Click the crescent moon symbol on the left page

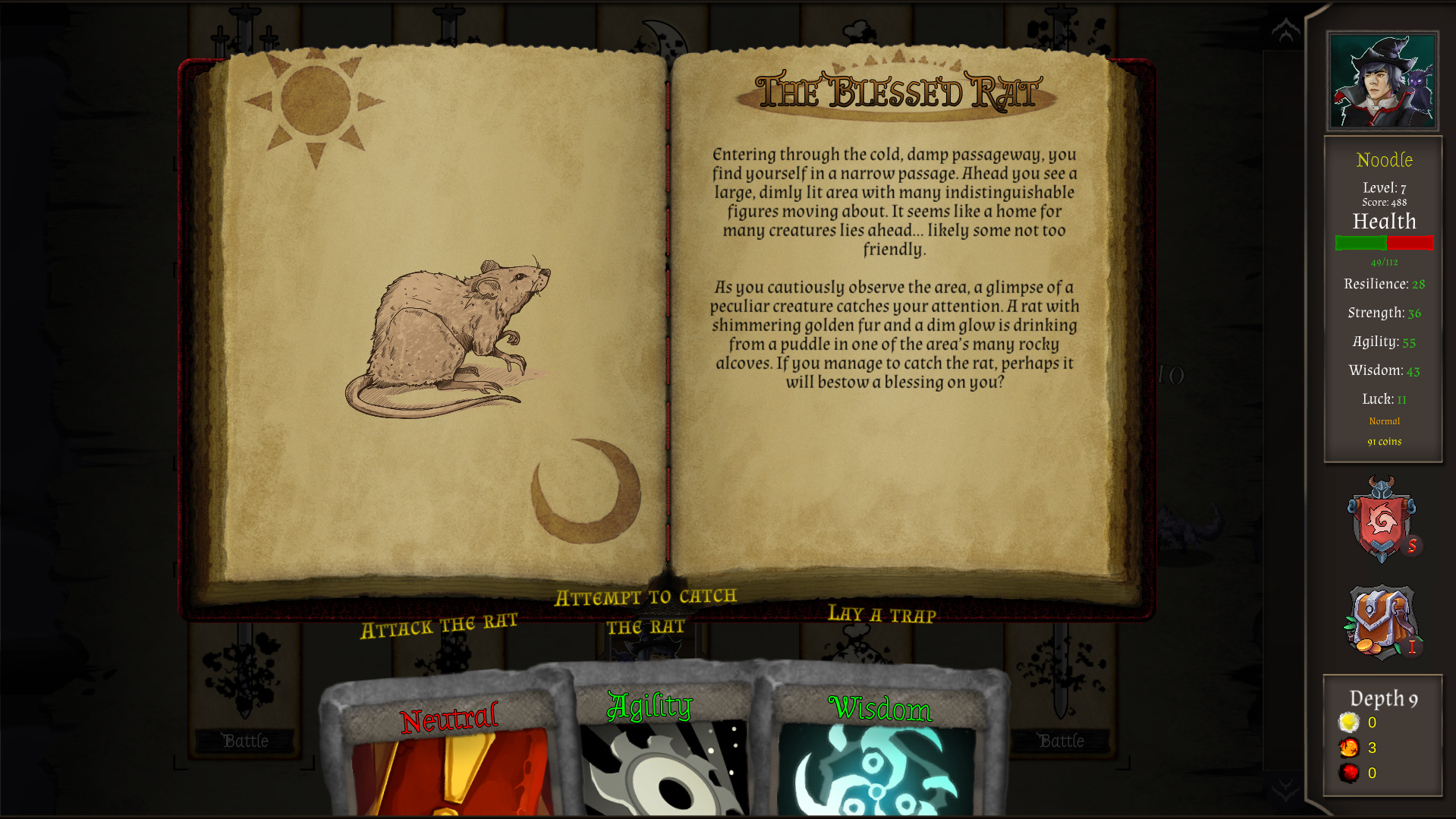coord(588,493)
